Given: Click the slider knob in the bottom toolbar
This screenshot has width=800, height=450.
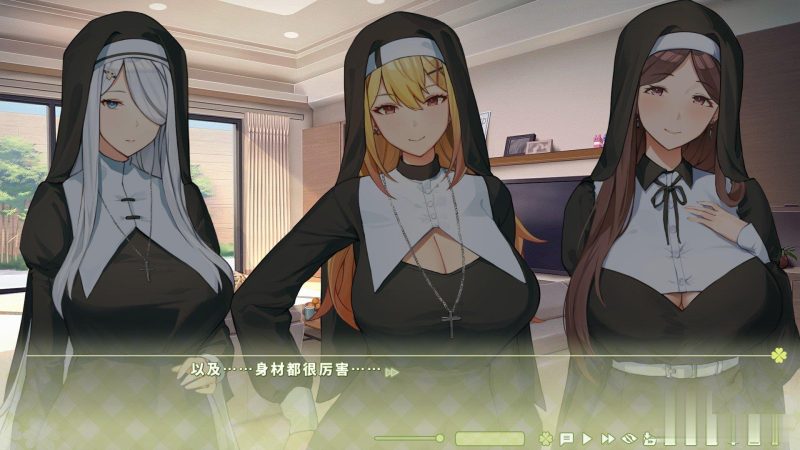Looking at the screenshot, I should (x=439, y=438).
